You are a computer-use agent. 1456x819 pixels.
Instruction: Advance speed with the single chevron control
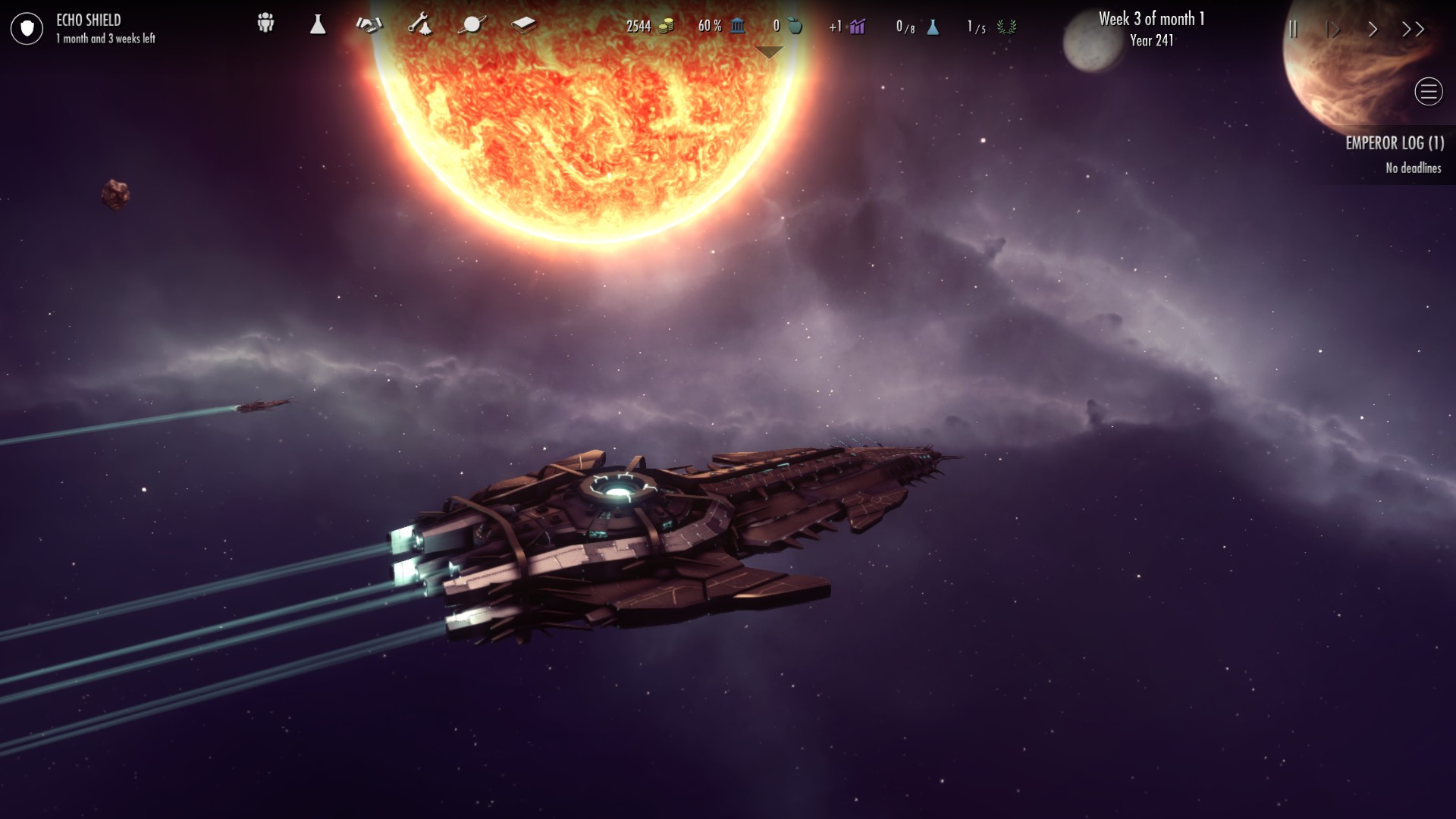click(x=1373, y=30)
